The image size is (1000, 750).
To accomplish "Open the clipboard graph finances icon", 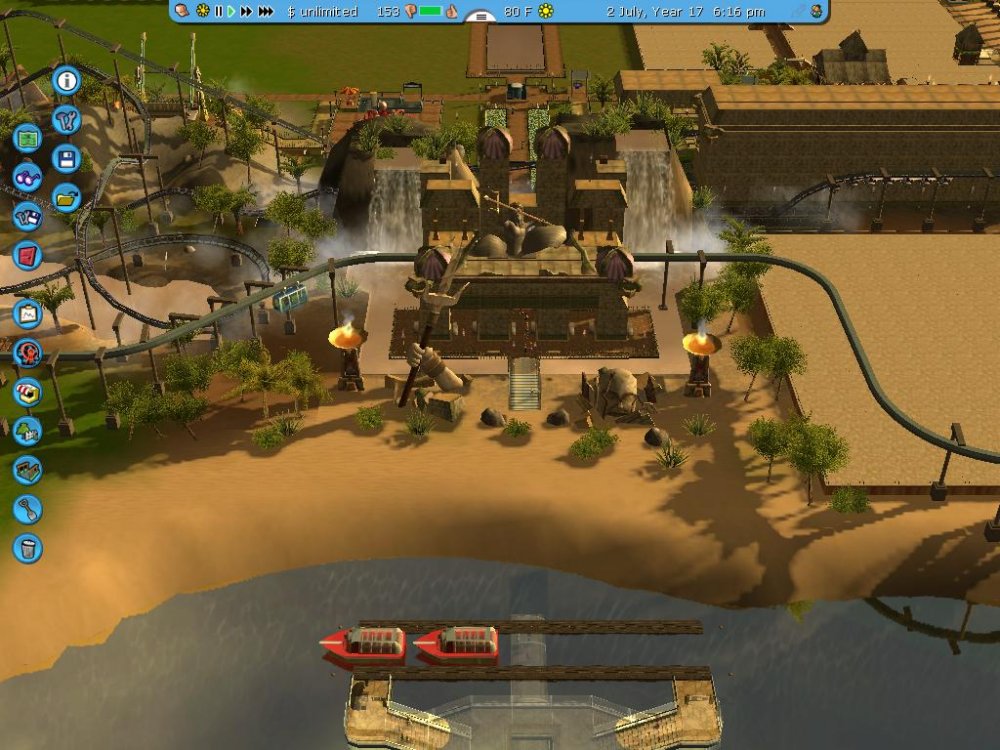I will [x=27, y=314].
